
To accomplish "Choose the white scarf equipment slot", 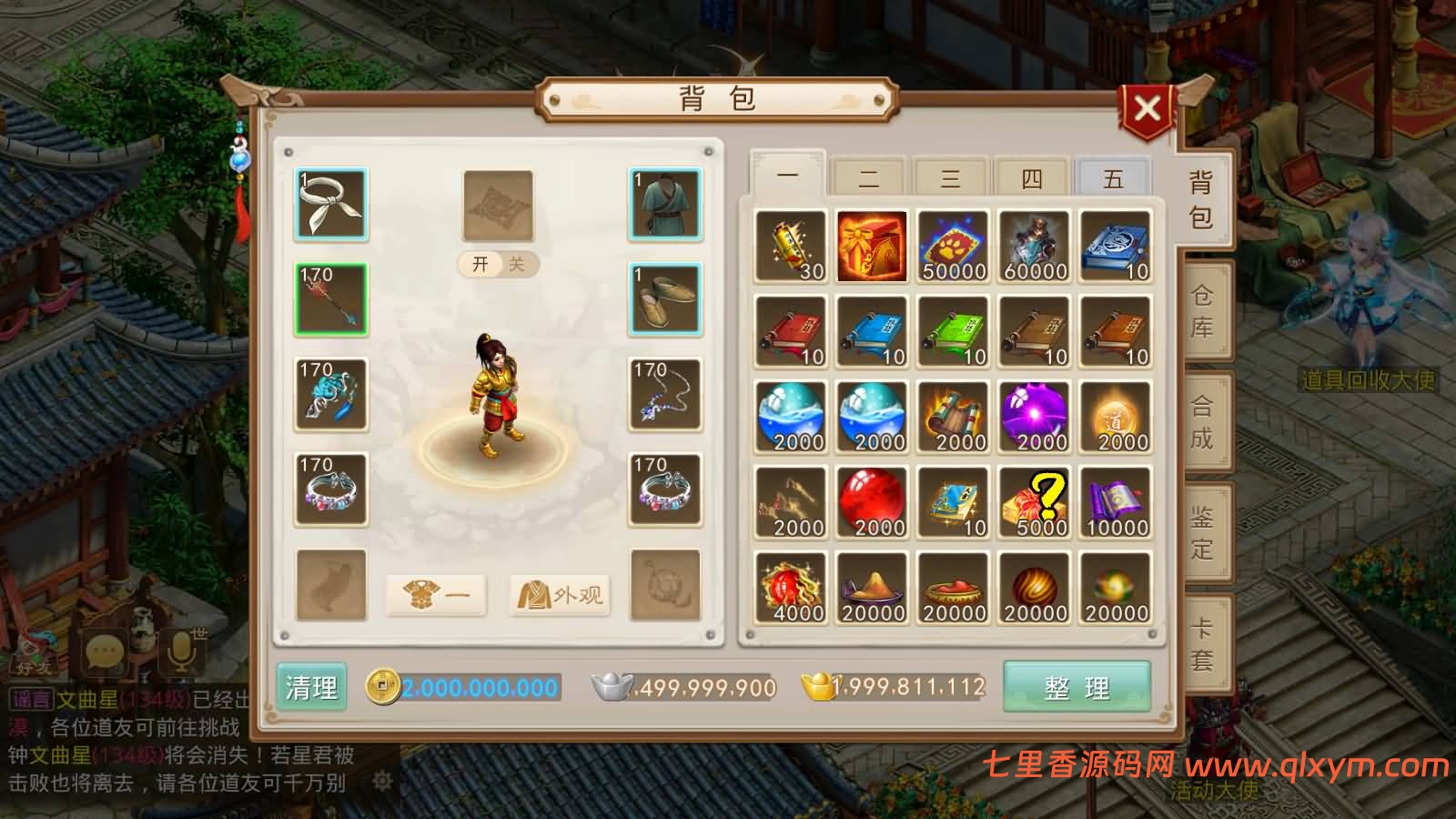I will (331, 205).
